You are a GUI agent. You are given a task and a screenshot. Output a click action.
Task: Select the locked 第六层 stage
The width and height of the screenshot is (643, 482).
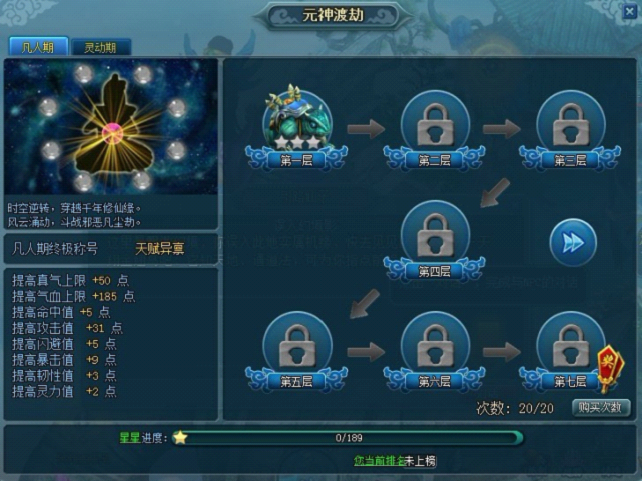pos(434,346)
